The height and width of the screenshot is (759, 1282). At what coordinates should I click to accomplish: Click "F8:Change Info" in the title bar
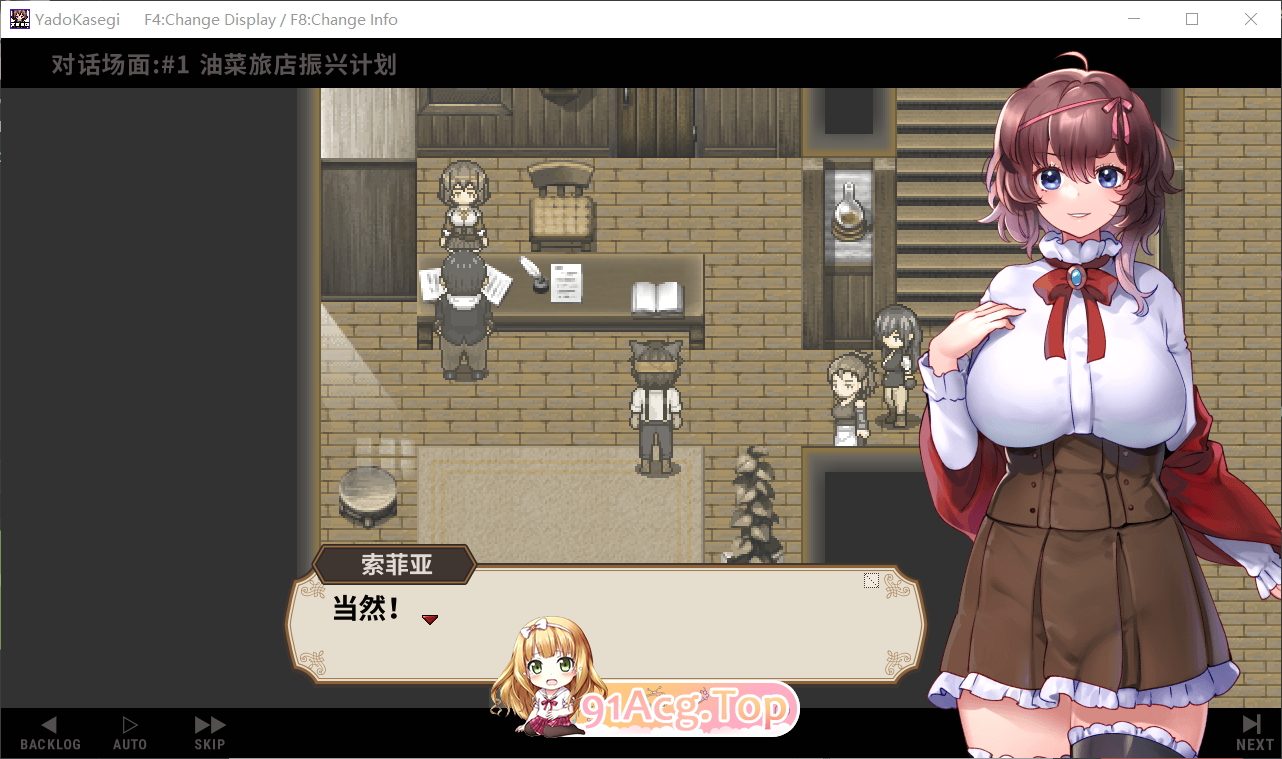pos(343,19)
